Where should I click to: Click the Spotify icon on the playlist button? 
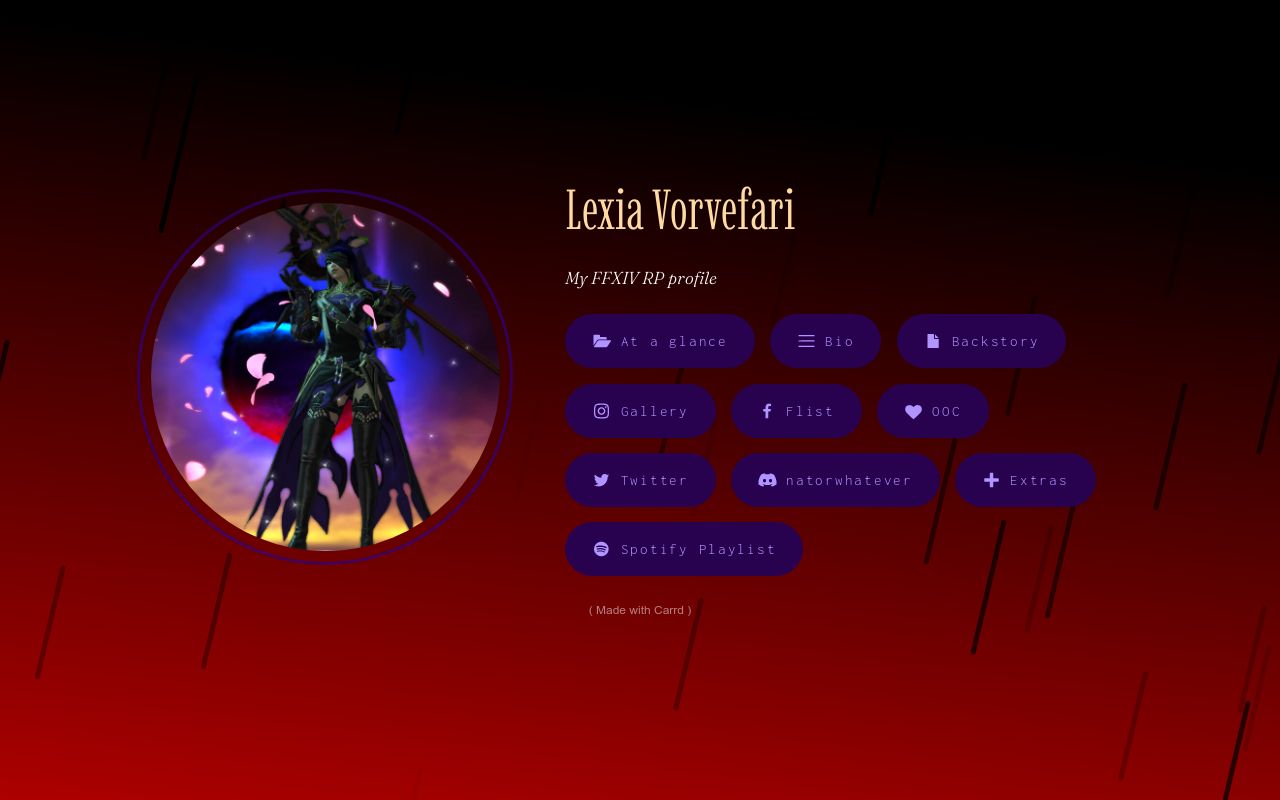pos(601,549)
